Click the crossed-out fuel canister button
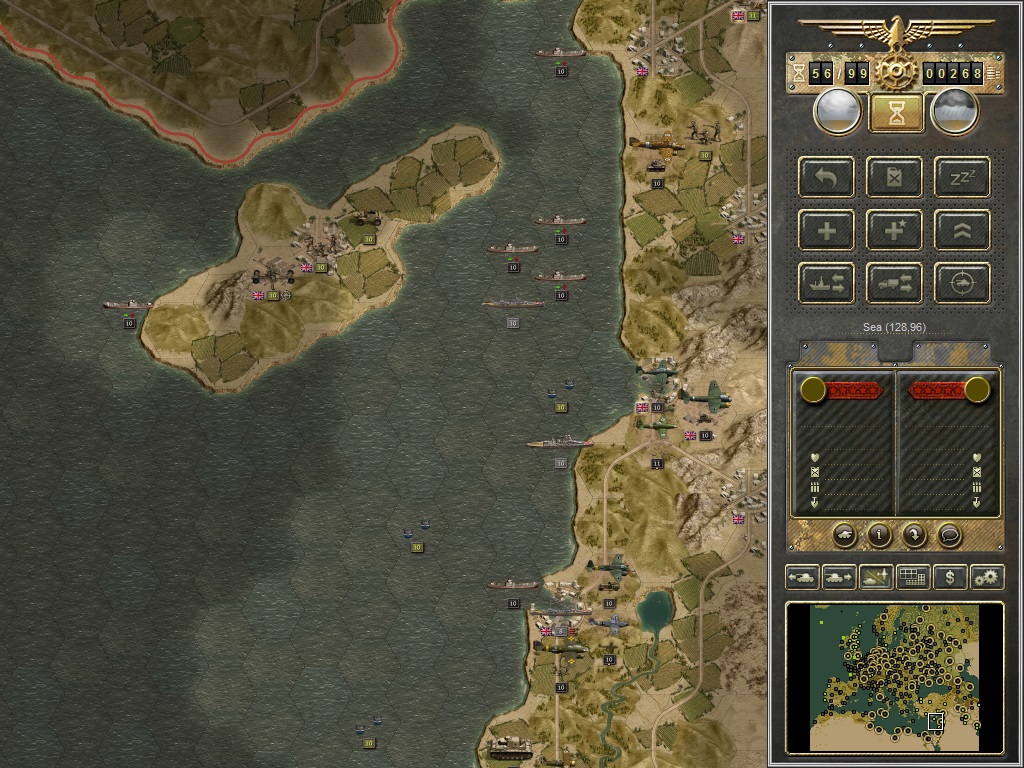This screenshot has height=768, width=1024. 895,177
